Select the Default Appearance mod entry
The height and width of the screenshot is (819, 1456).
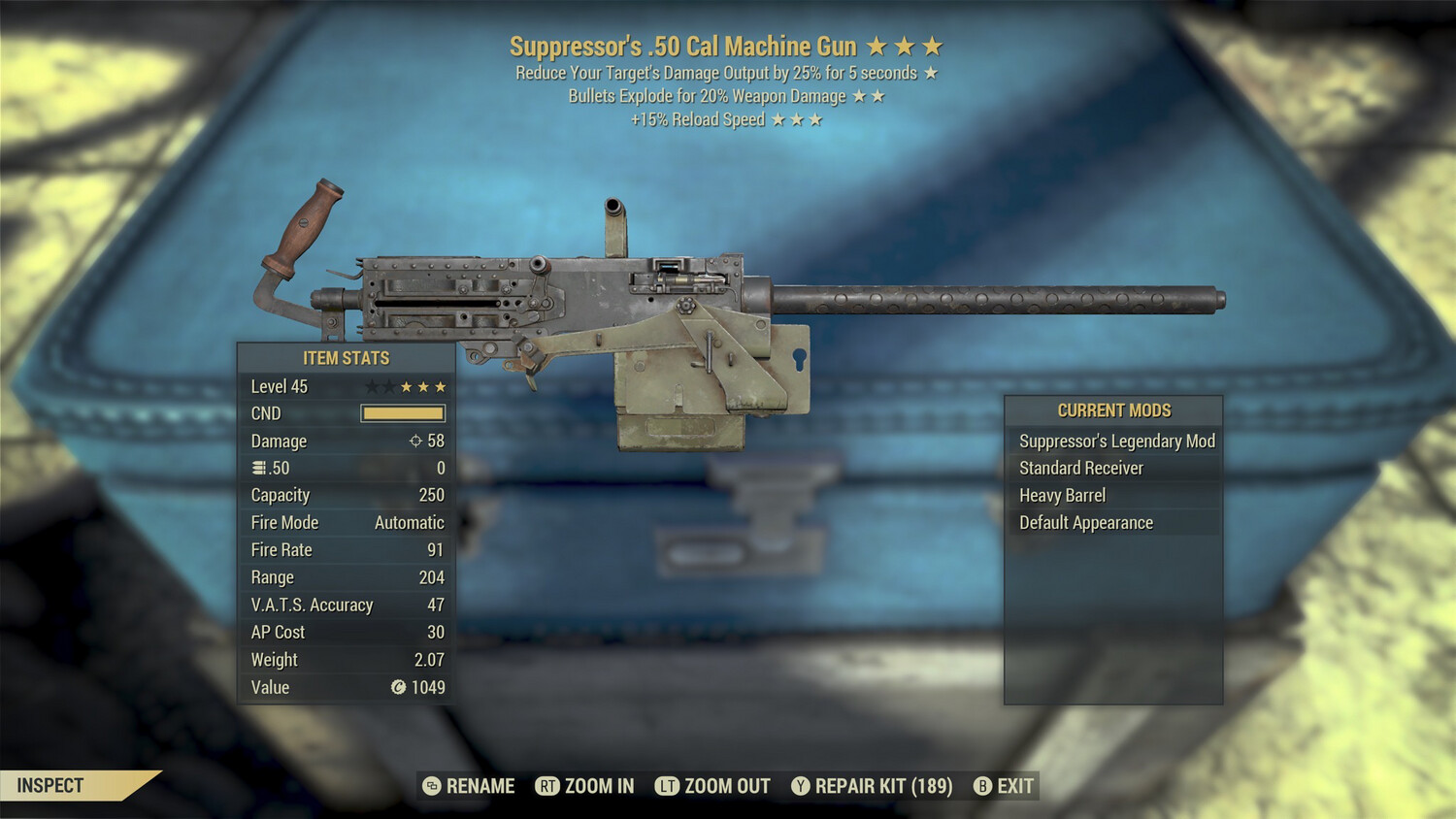pyautogui.click(x=1084, y=522)
